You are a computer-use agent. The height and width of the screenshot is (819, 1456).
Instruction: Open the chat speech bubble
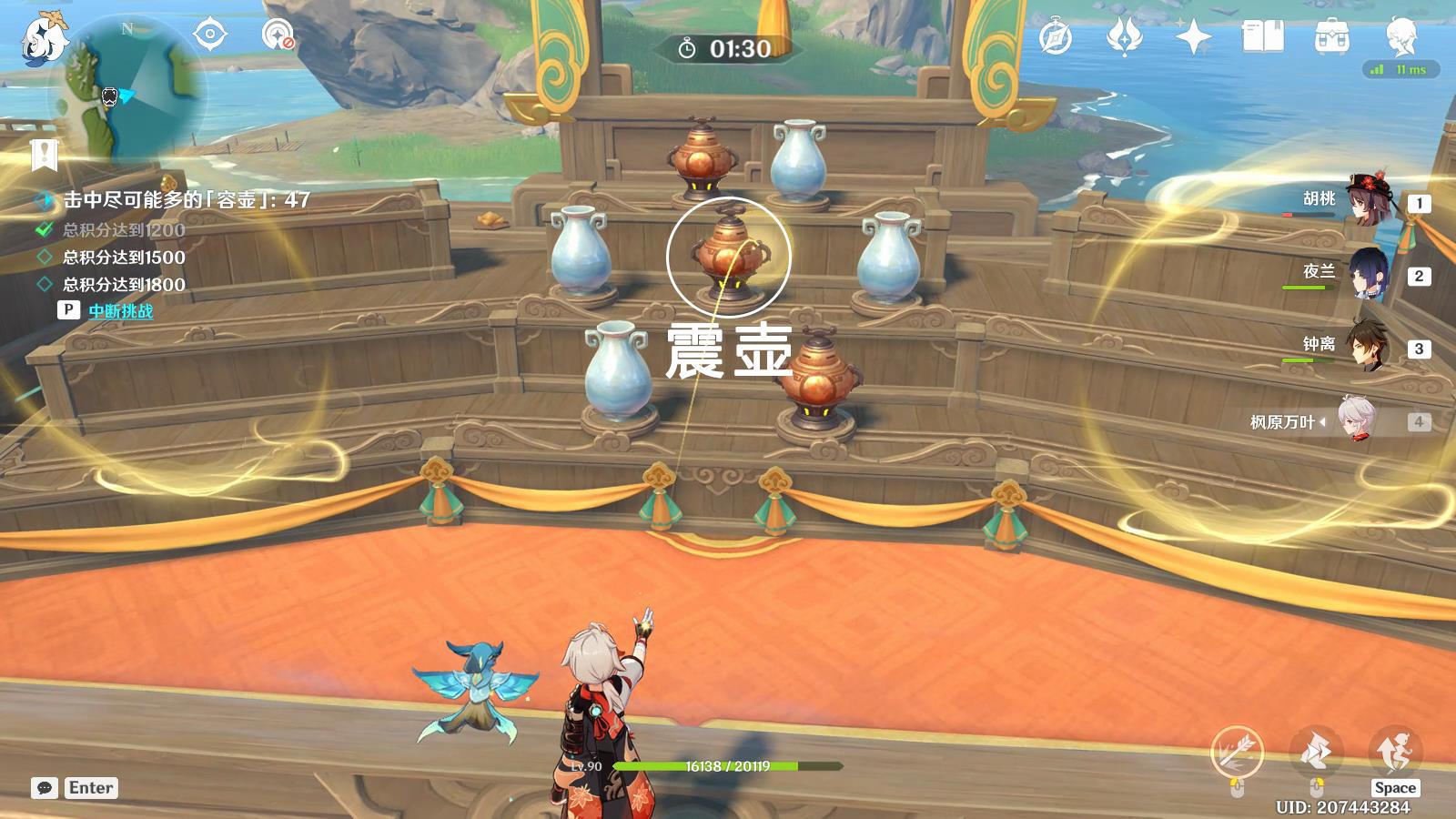point(44,788)
